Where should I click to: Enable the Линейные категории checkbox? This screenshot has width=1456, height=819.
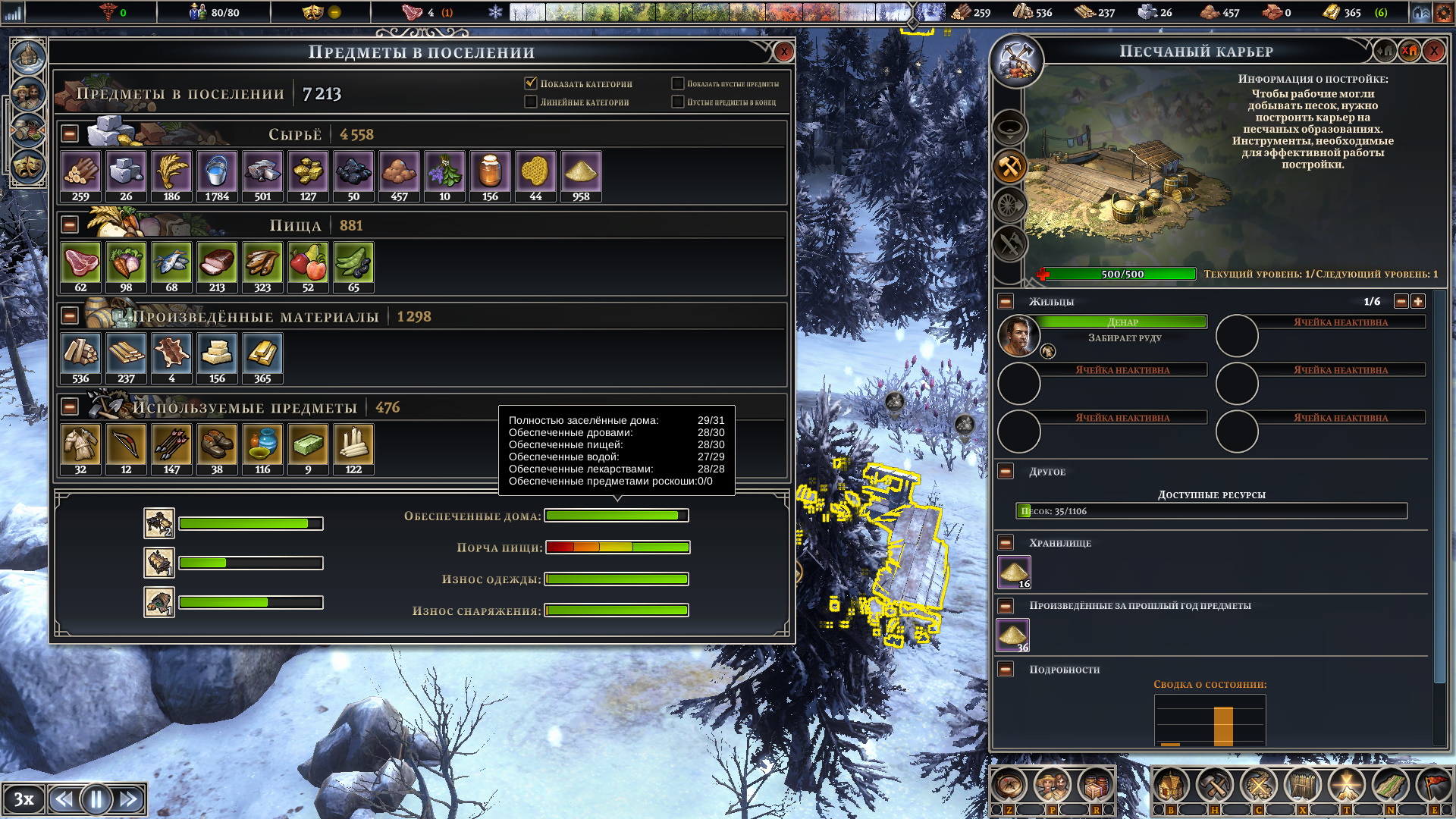pyautogui.click(x=531, y=102)
